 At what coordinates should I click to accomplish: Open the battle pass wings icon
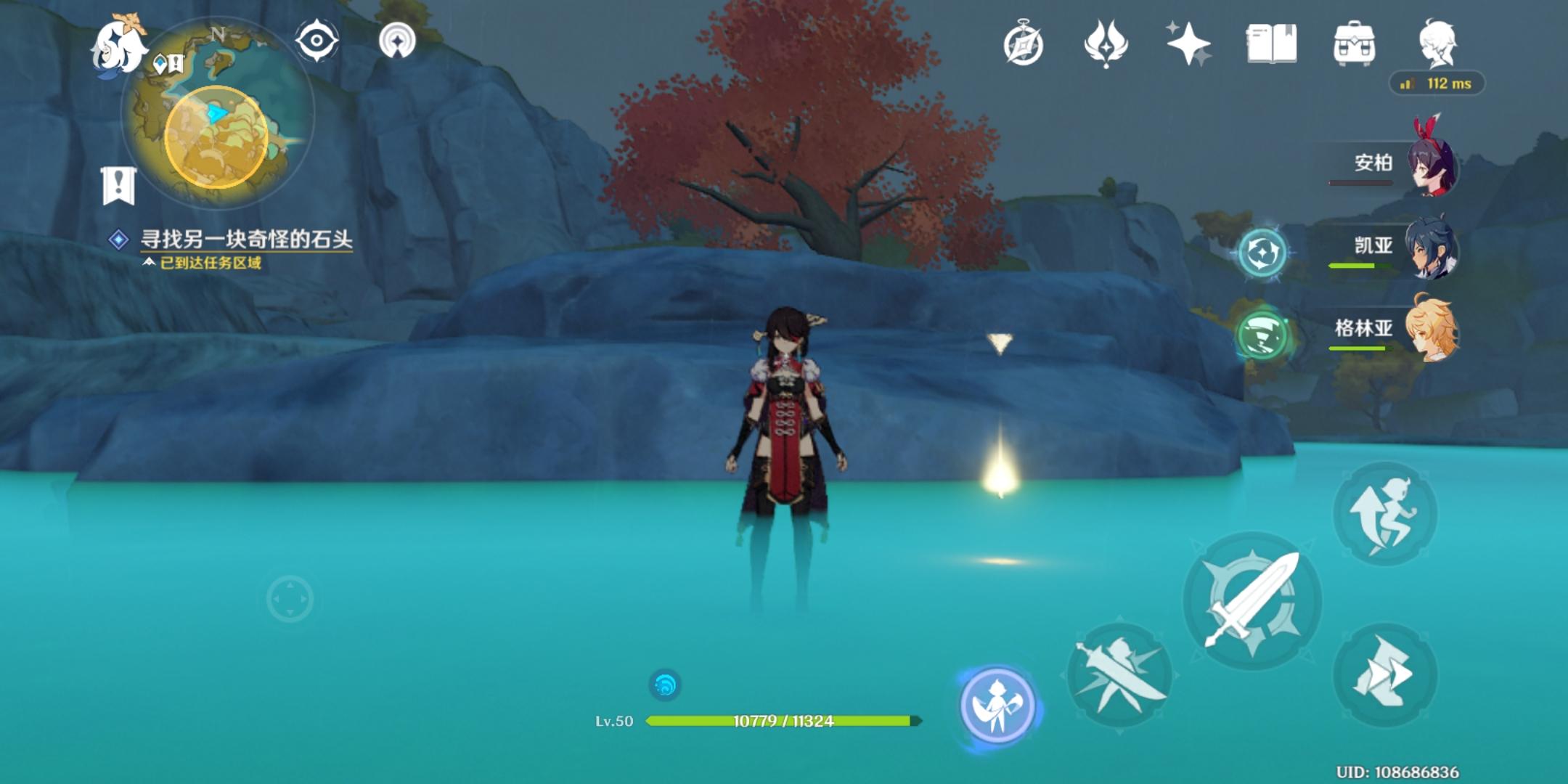pos(1106,44)
